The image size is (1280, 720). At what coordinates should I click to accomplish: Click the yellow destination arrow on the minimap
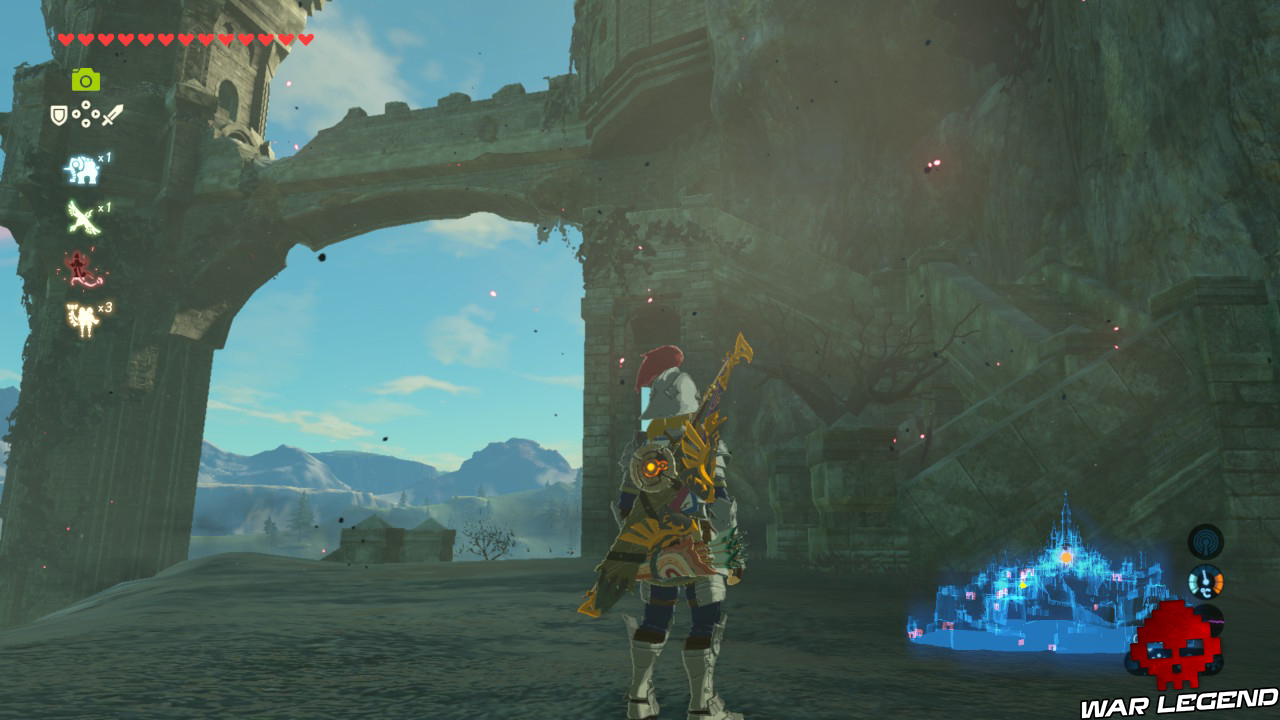(x=1022, y=585)
